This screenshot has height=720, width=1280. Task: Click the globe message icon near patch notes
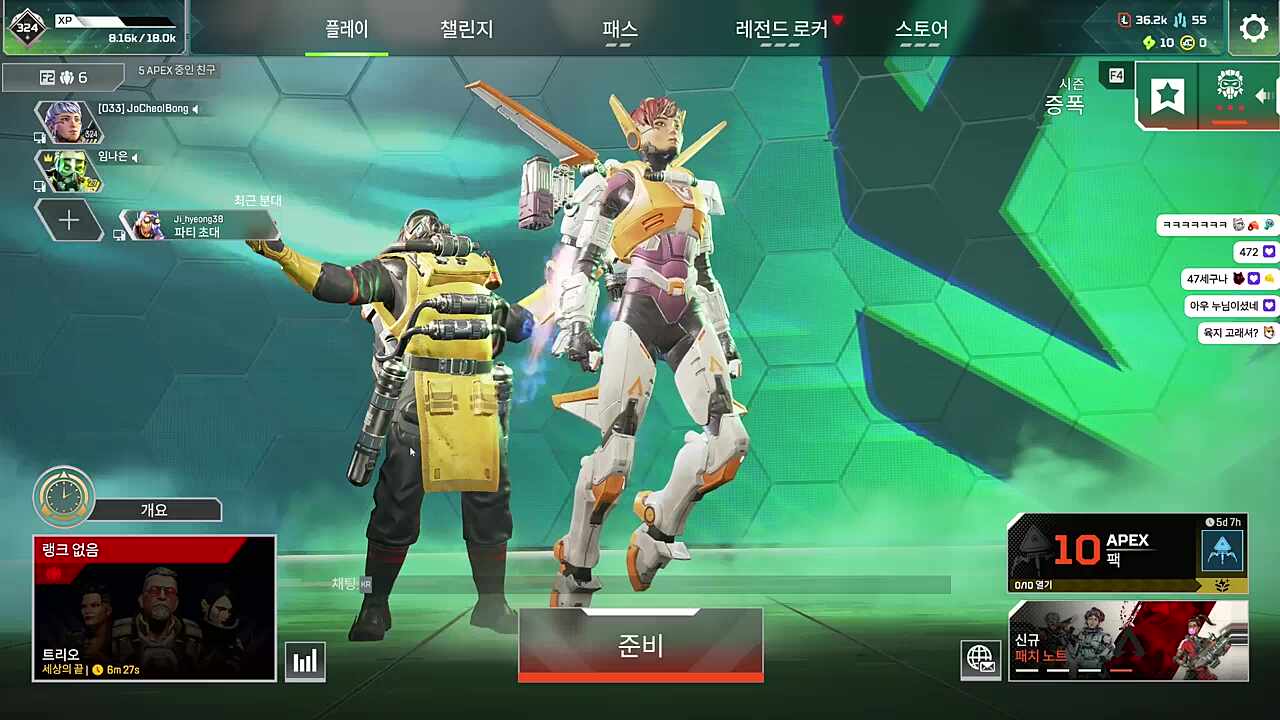coord(981,660)
